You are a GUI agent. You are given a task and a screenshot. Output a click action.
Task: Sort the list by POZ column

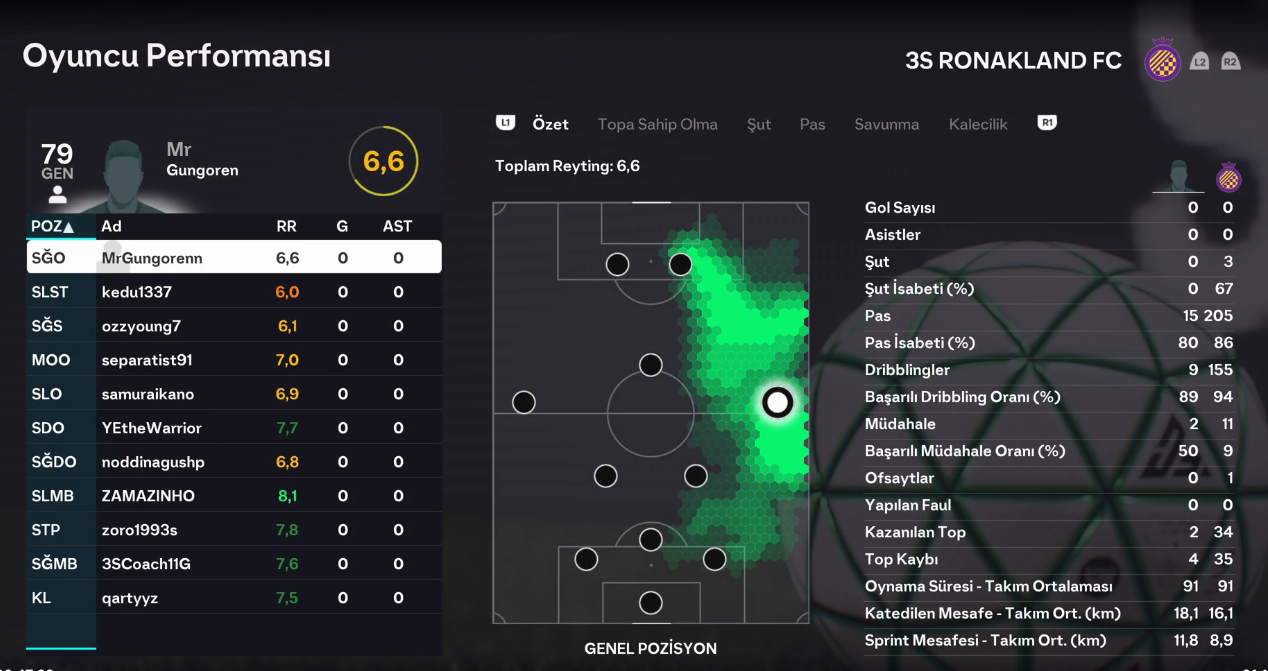pos(53,226)
